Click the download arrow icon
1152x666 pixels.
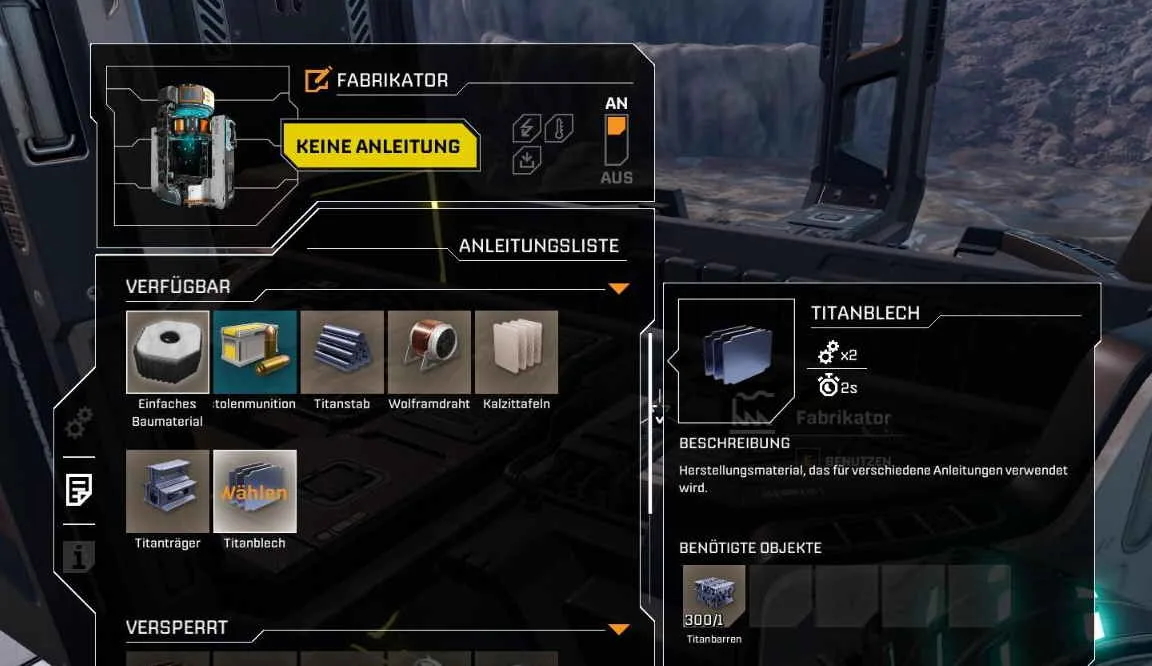[526, 161]
